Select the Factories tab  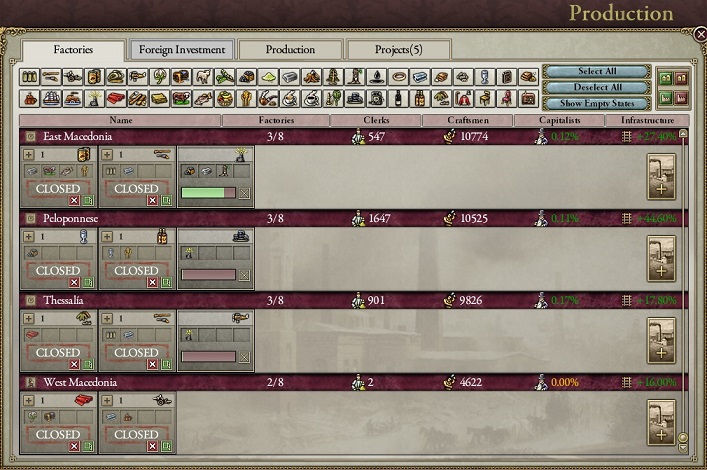click(x=74, y=49)
